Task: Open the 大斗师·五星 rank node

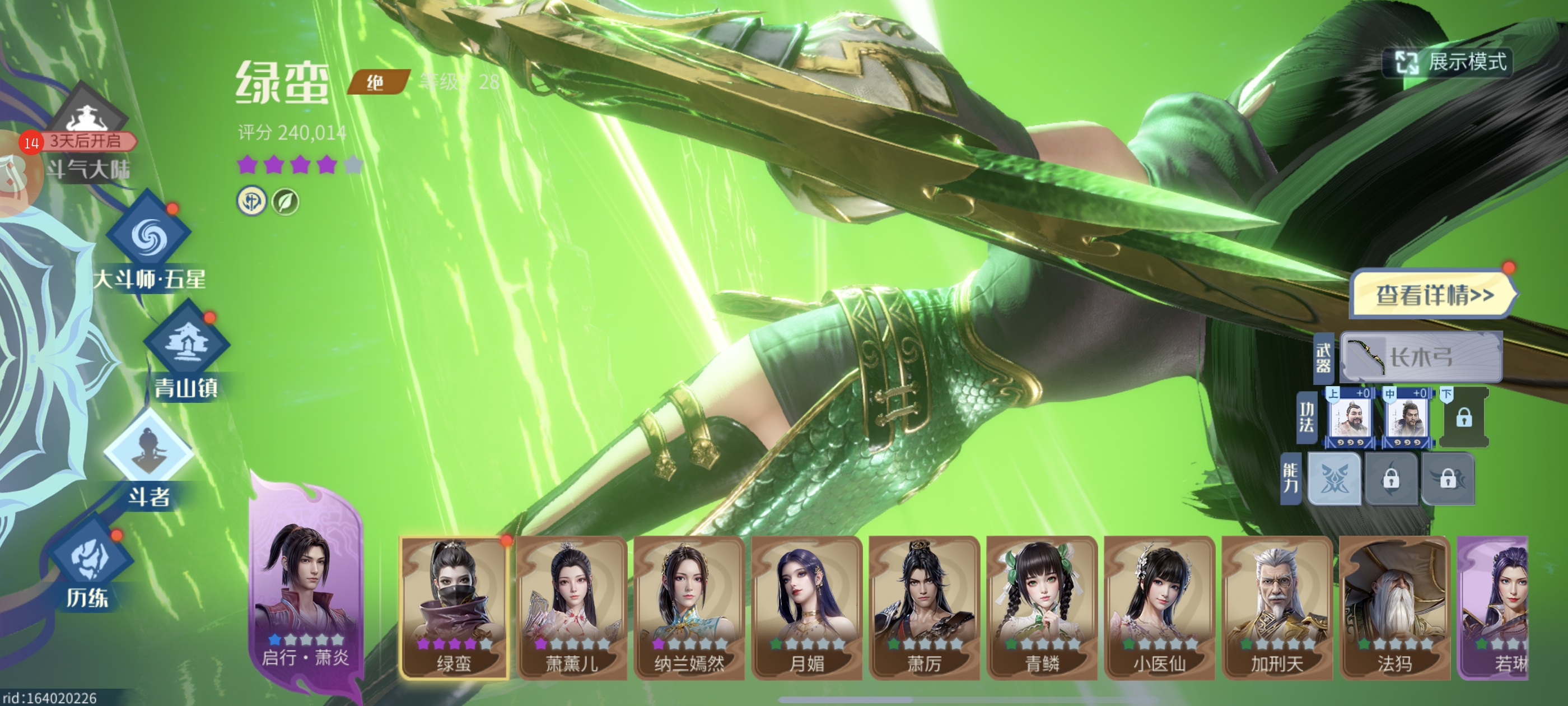Action: 148,235
